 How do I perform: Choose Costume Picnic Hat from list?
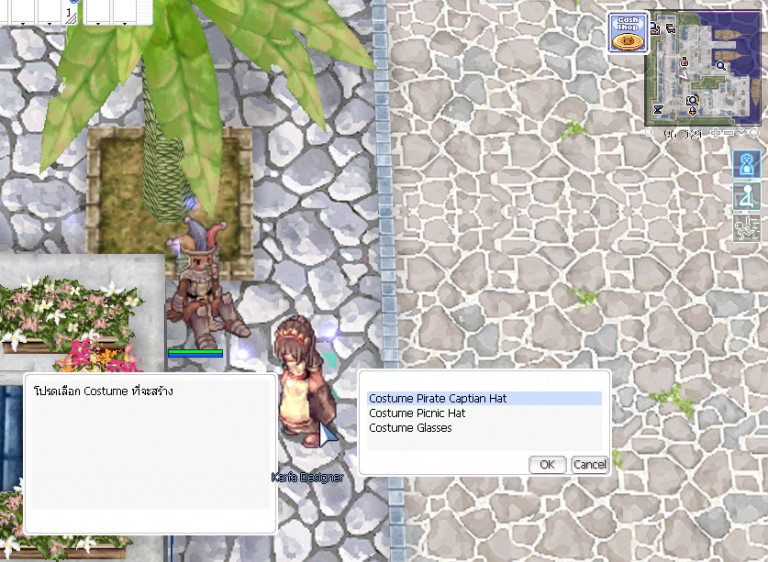[417, 413]
